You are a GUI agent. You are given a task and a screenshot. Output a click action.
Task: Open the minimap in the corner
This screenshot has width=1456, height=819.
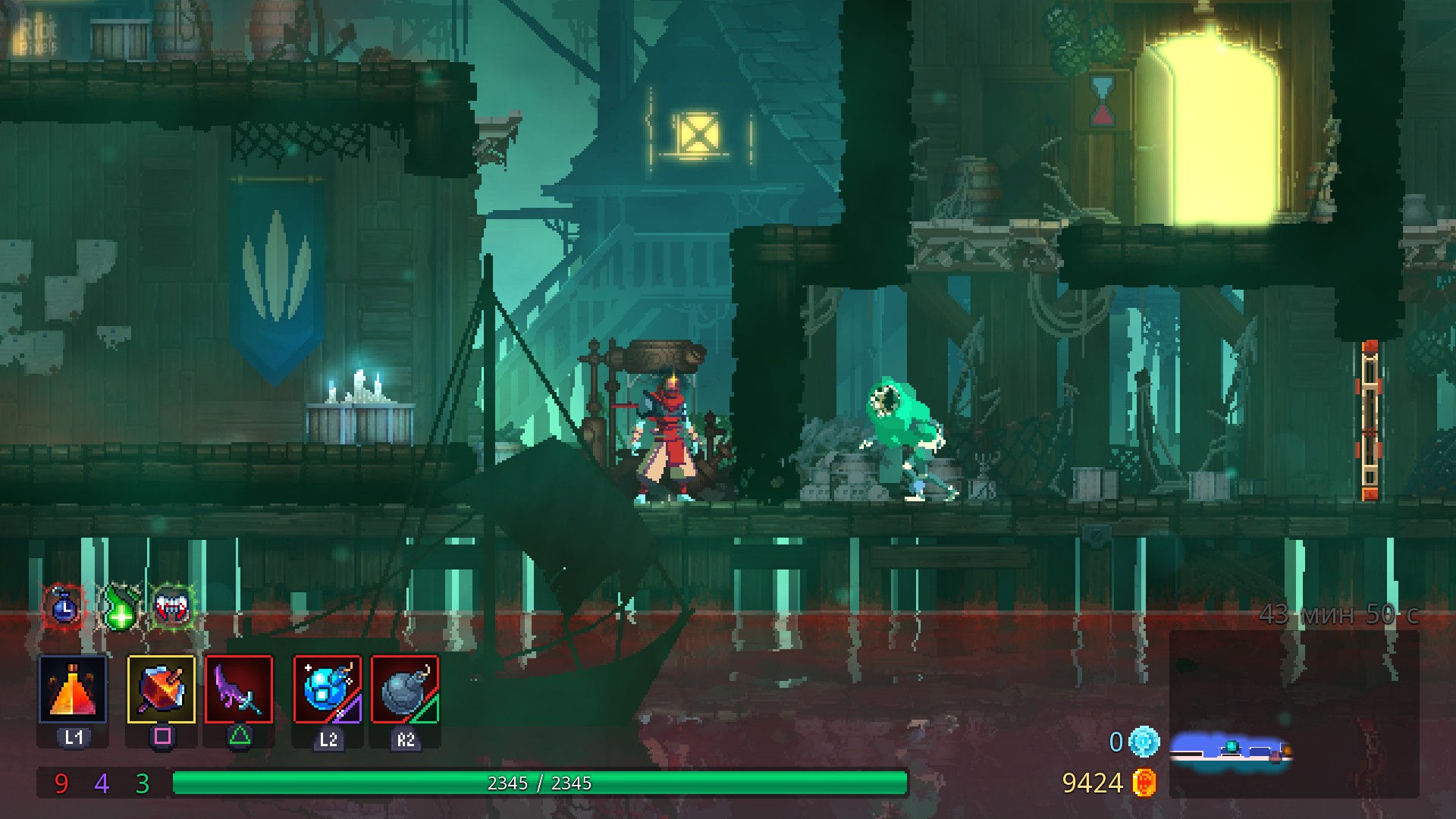(1293, 713)
